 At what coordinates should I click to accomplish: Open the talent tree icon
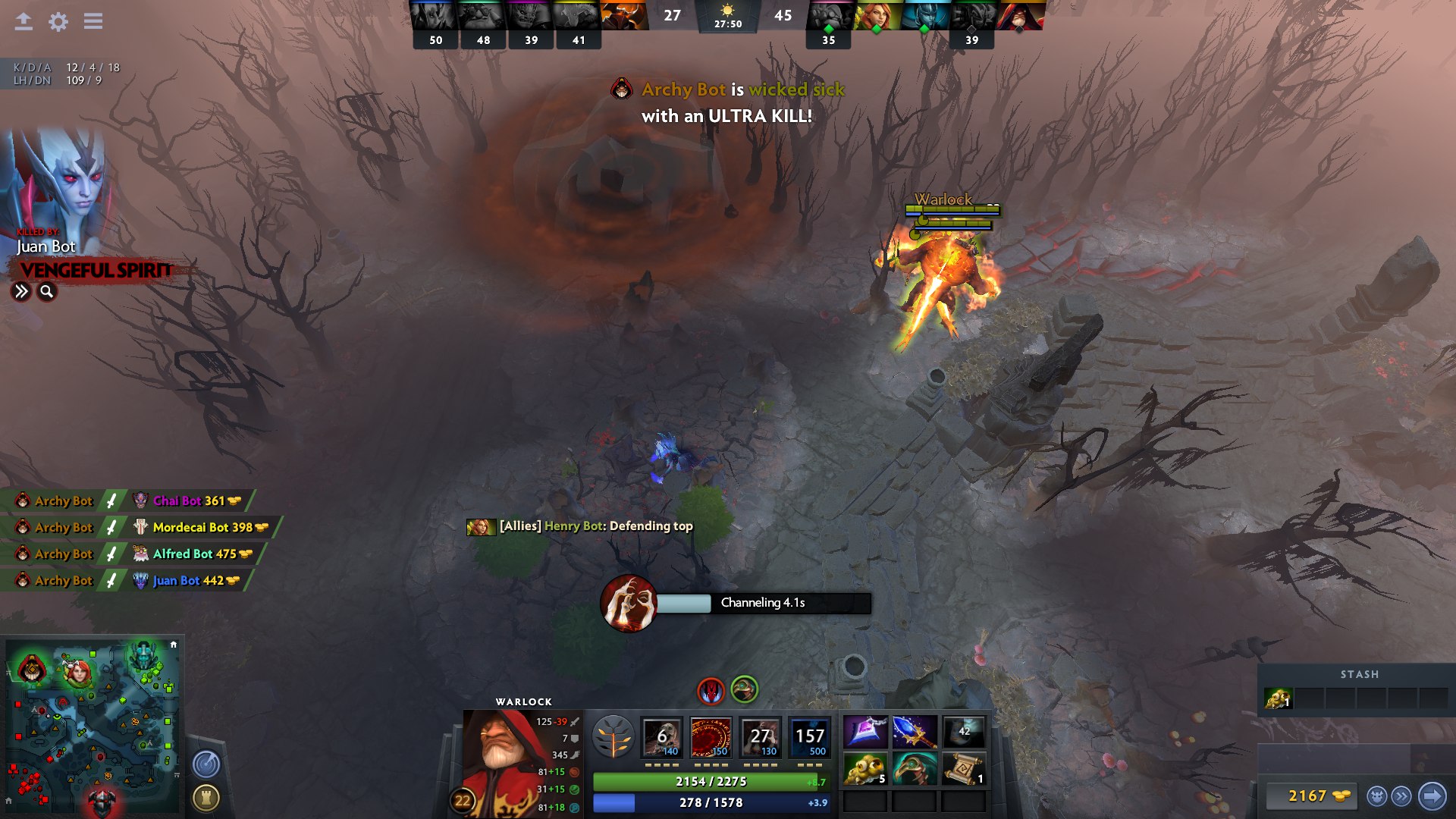613,736
